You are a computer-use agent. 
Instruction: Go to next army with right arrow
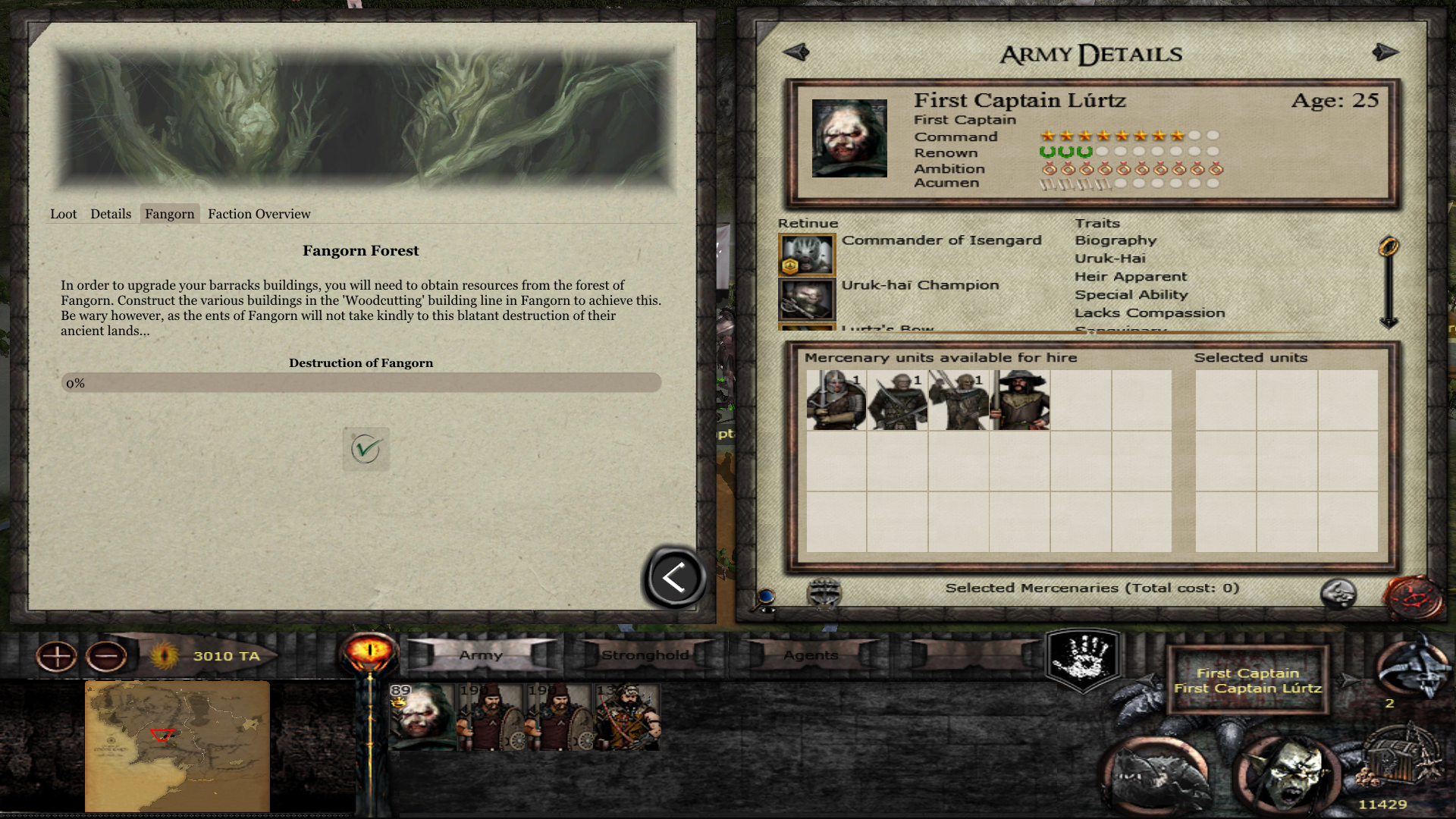(1385, 52)
